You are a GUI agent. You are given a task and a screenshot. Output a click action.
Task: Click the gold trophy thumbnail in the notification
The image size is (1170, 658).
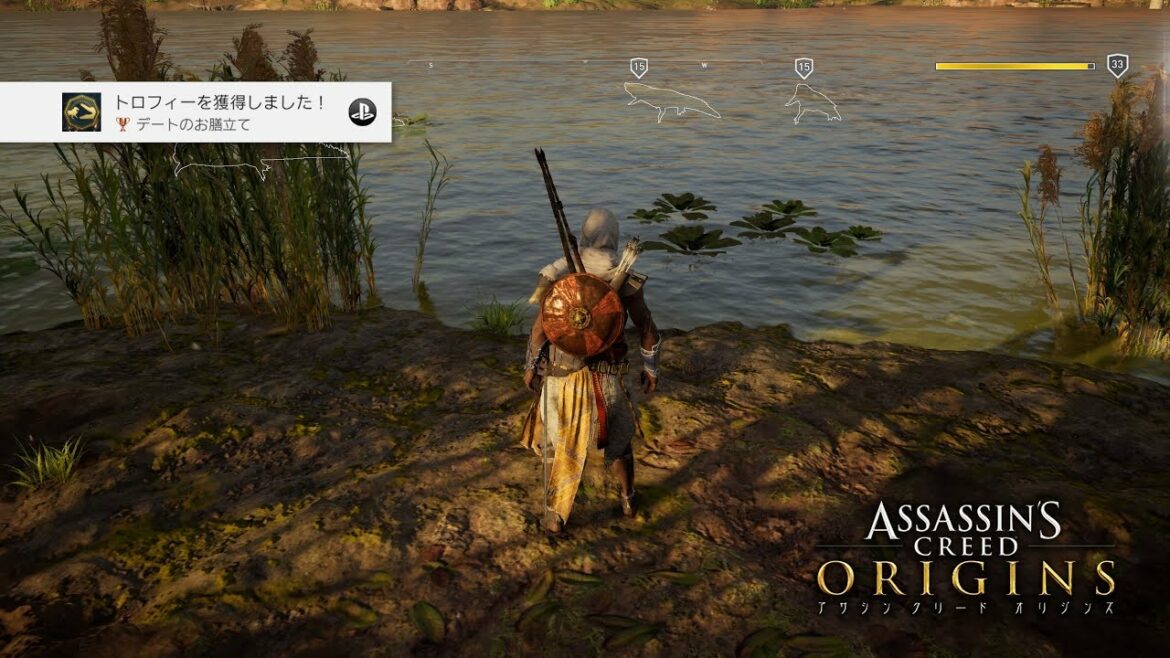tap(81, 112)
